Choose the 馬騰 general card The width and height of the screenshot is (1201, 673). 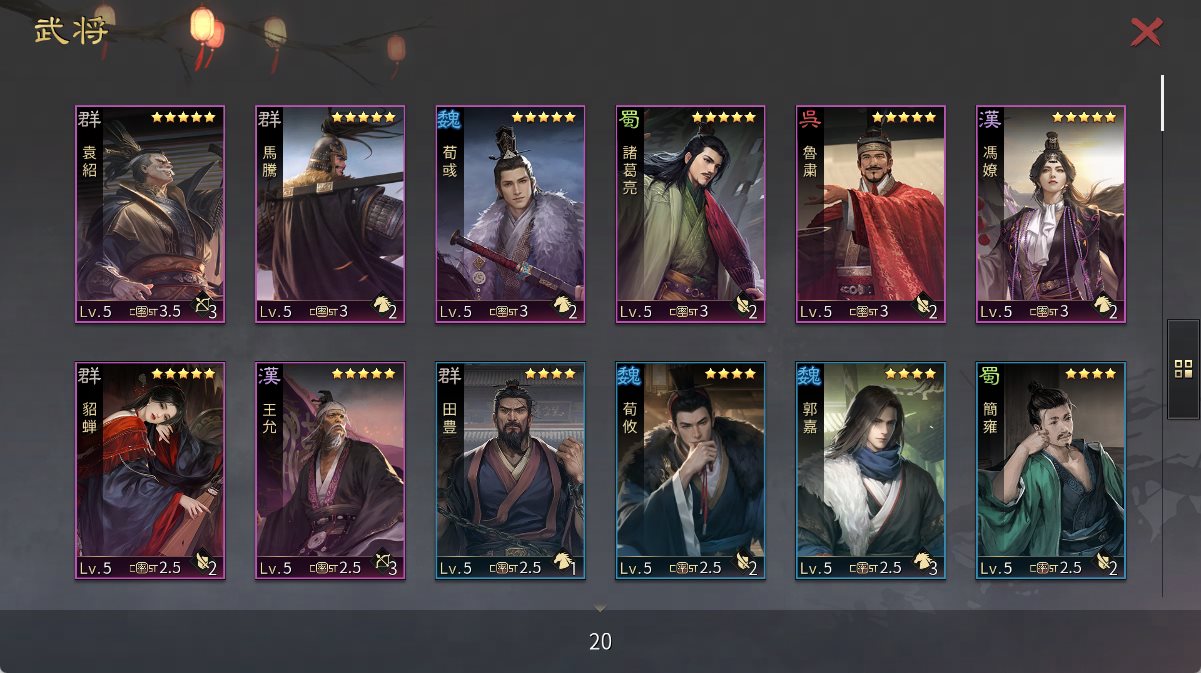330,214
